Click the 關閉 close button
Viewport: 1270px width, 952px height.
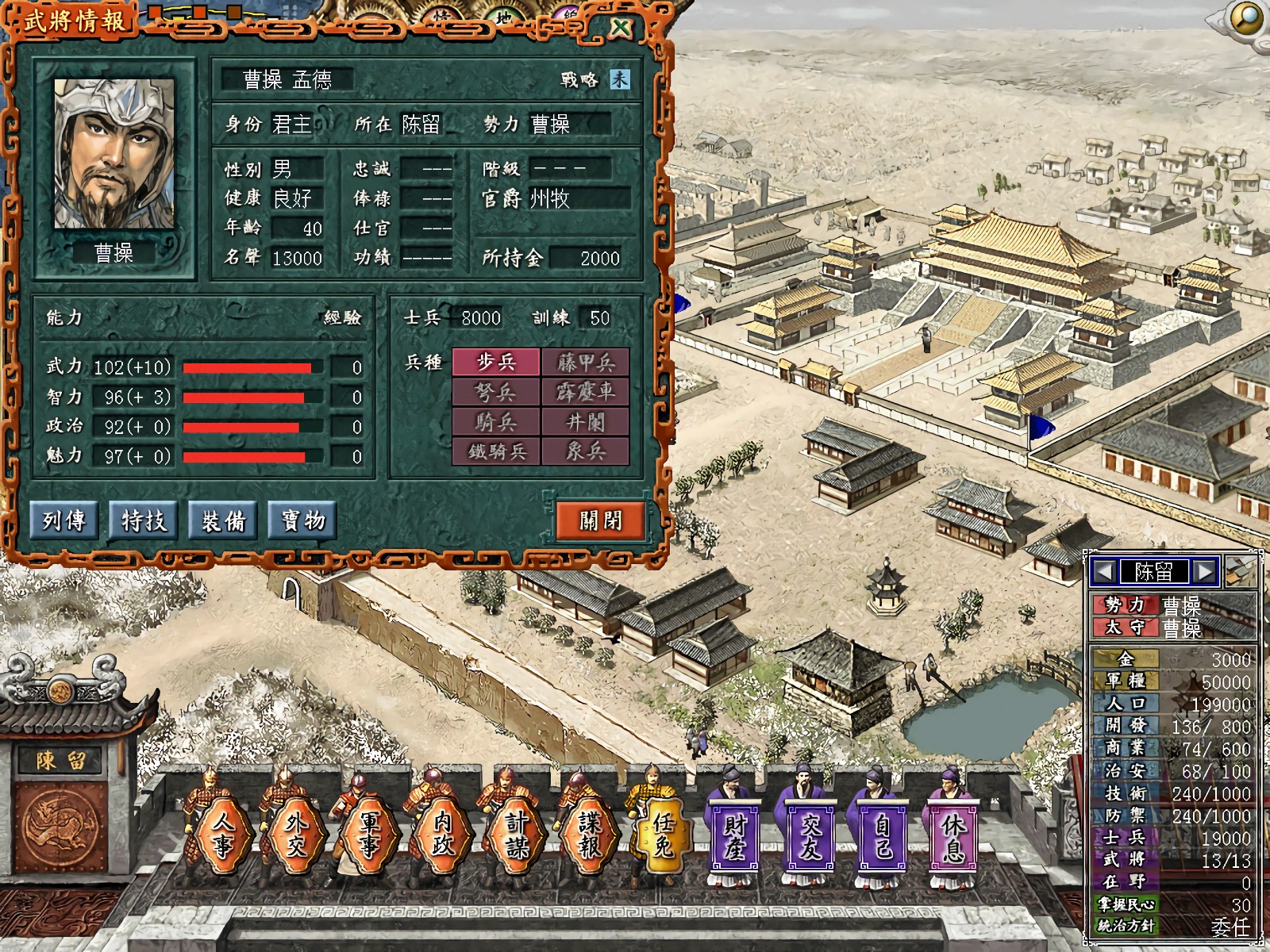tap(600, 520)
